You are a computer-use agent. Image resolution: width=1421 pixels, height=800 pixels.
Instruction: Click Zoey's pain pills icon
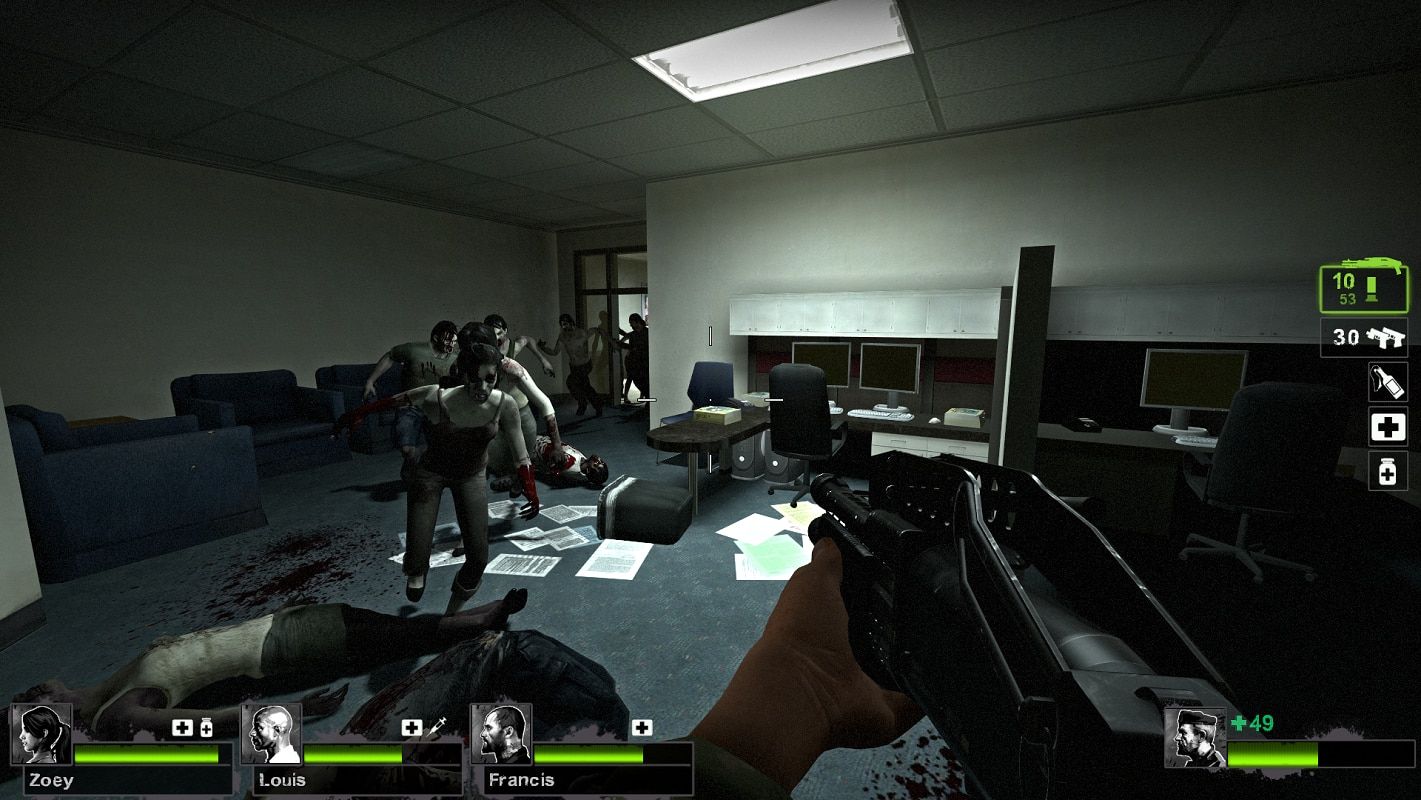click(206, 728)
